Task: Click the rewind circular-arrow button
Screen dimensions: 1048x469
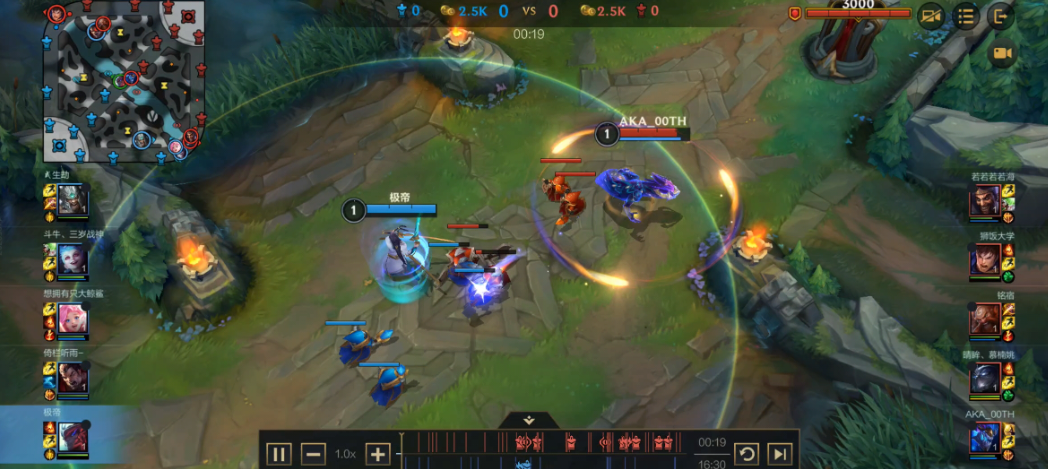Action: [746, 454]
